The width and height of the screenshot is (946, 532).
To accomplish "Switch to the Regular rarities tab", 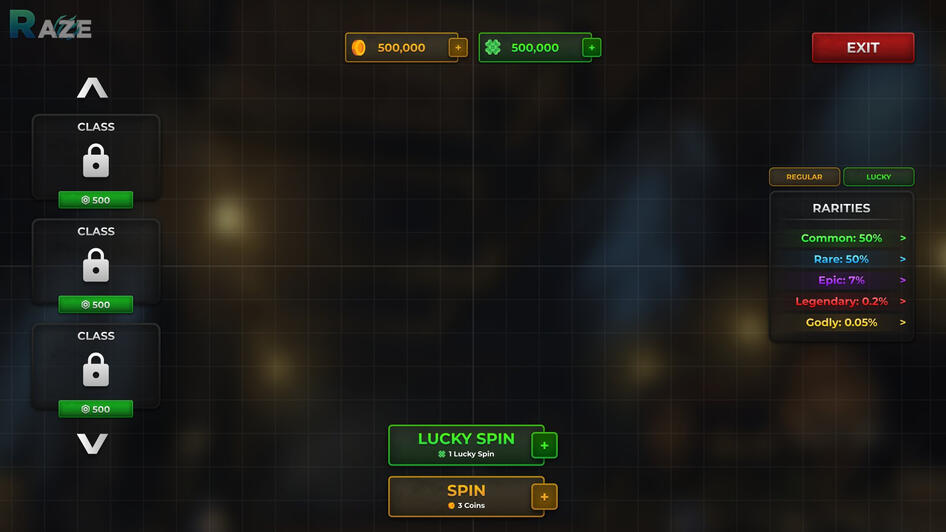I will pos(804,177).
